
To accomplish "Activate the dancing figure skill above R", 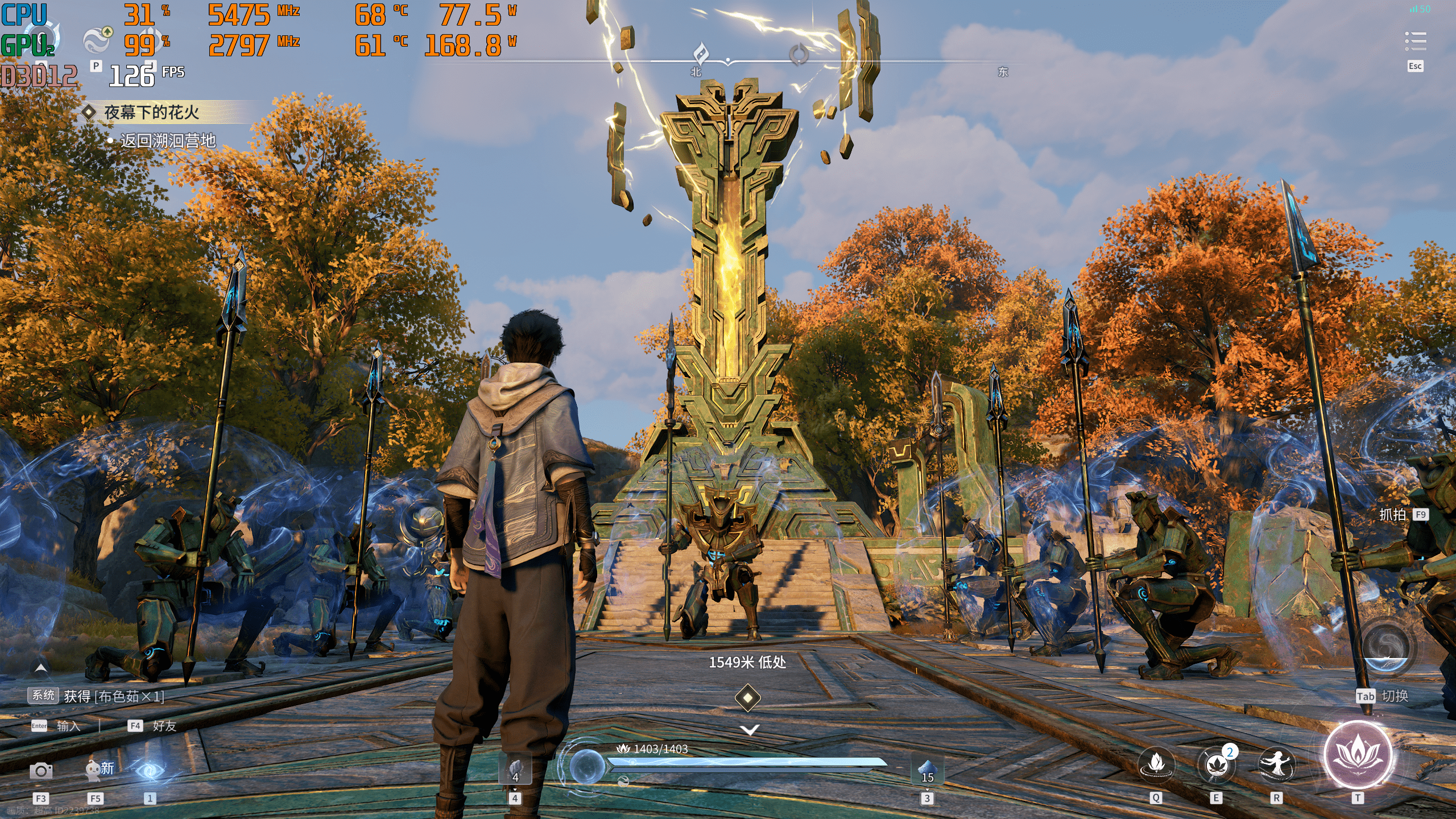I will click(1276, 764).
